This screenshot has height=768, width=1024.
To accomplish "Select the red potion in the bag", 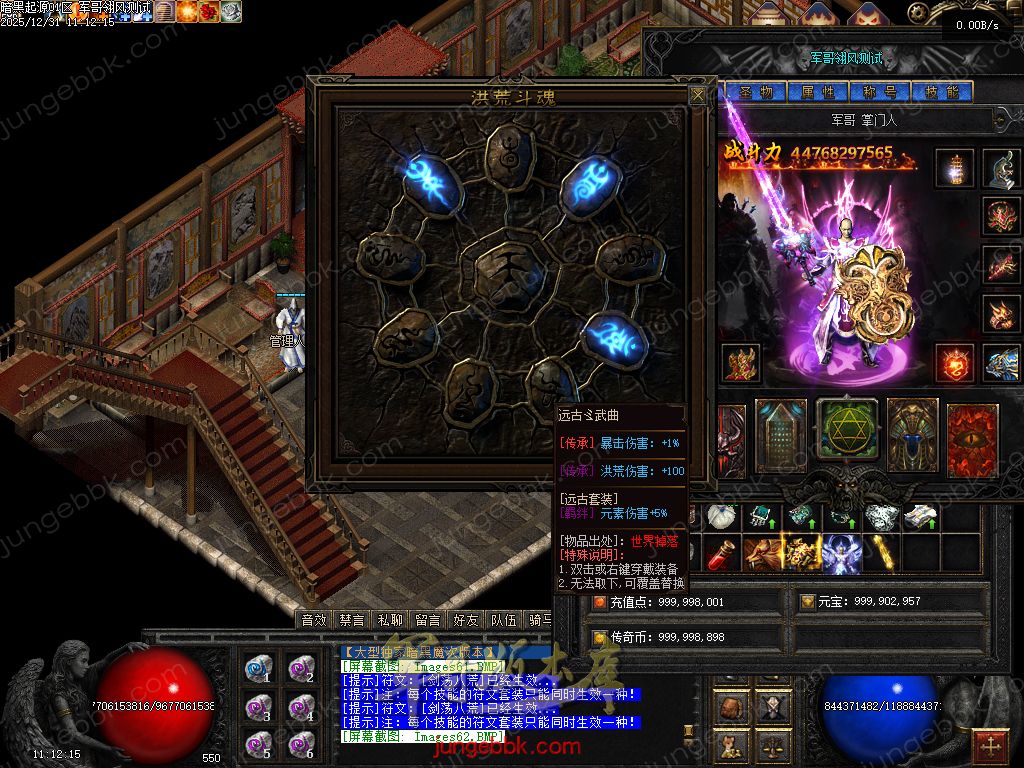I will (x=722, y=554).
